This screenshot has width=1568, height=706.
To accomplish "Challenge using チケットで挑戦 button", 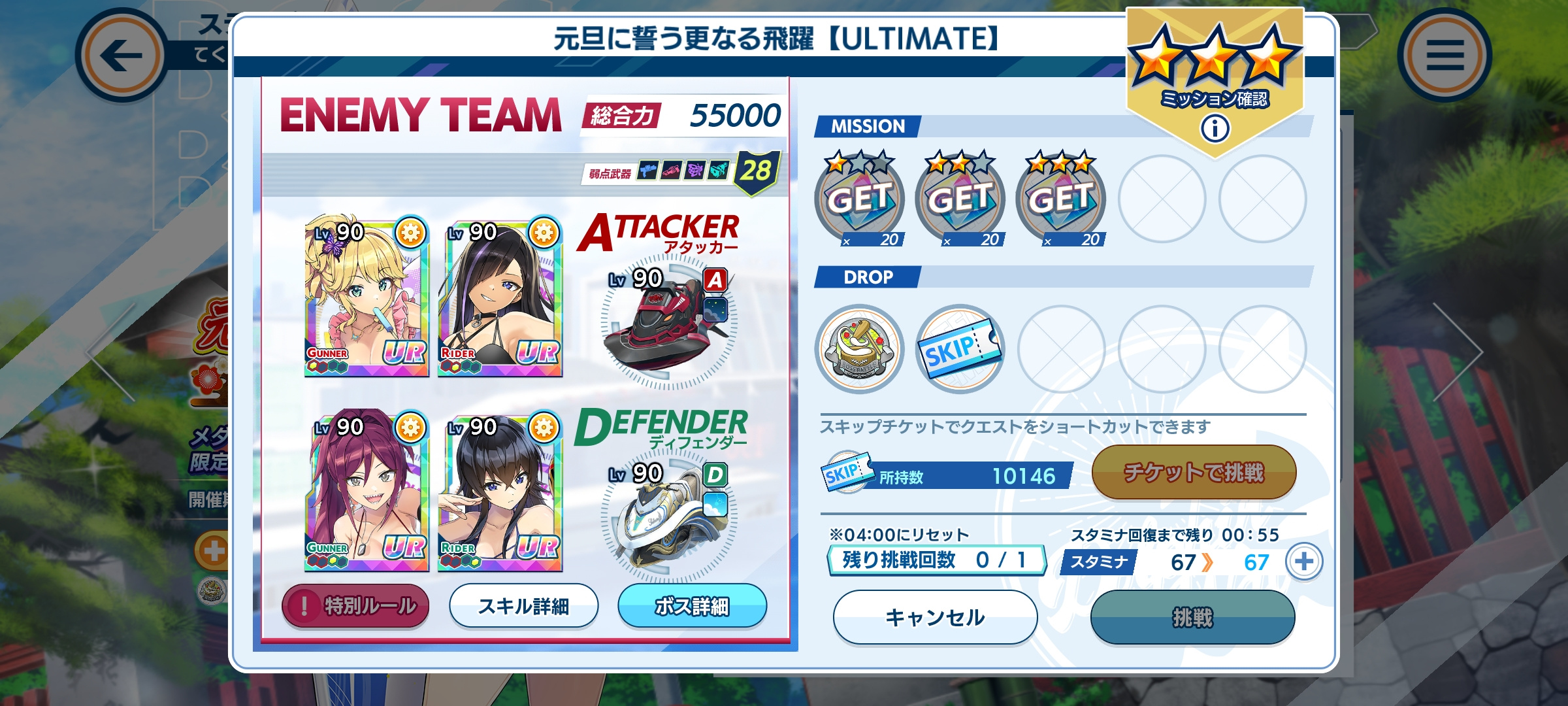I will [1194, 472].
